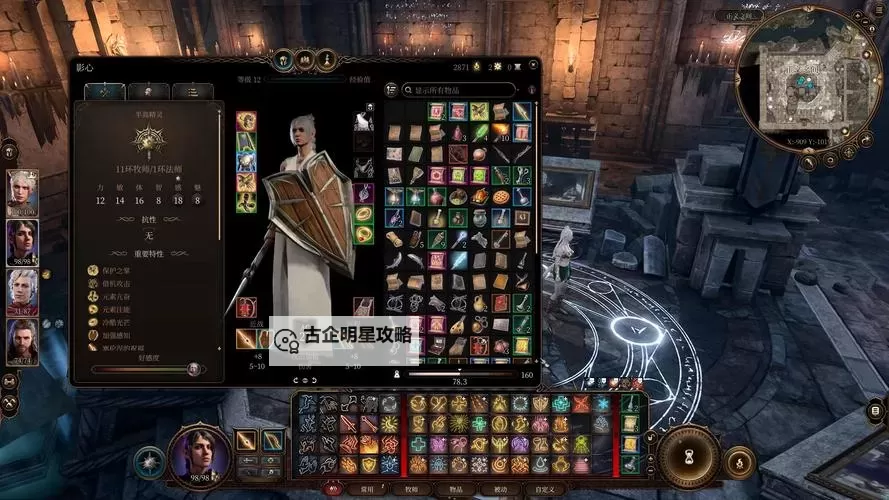Open the first character sheet tab
Screen dimensions: 889x500
tap(104, 91)
